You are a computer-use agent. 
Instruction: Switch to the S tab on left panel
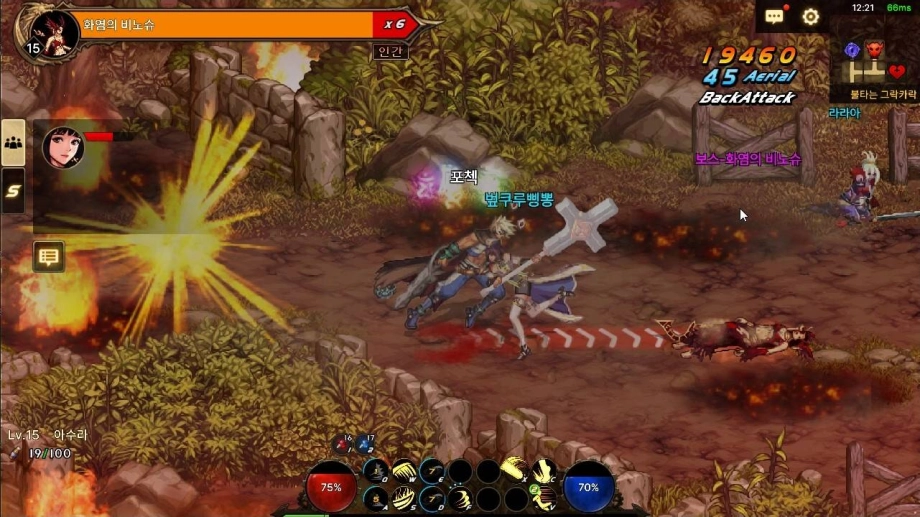pyautogui.click(x=14, y=190)
